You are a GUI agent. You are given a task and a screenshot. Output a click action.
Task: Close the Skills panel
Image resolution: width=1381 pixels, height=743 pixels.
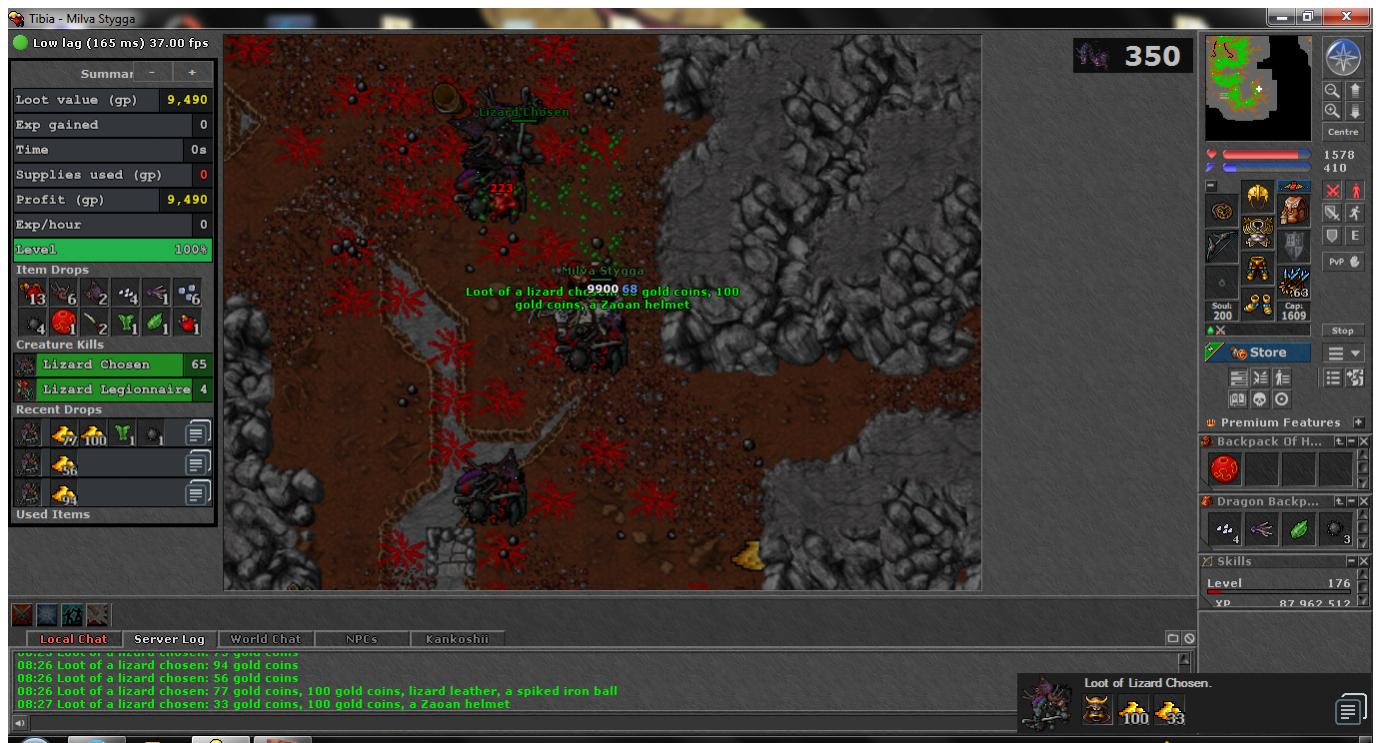(x=1364, y=562)
